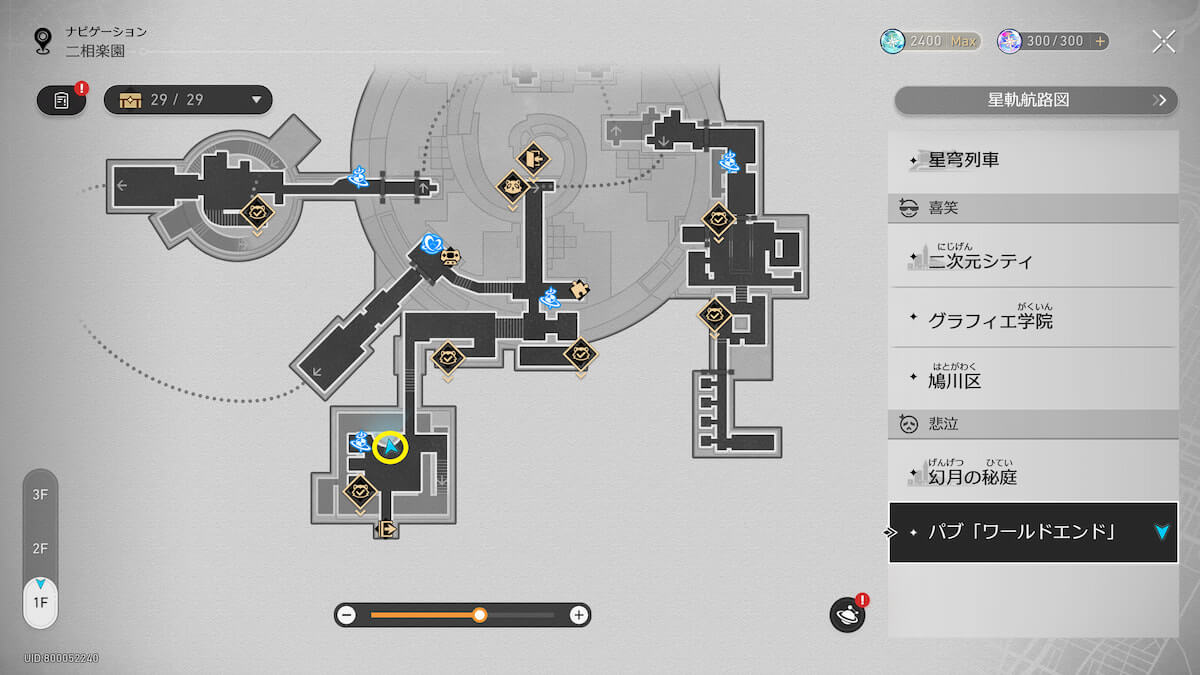The height and width of the screenshot is (675, 1200).
Task: Zoom in with the plus button
Action: (578, 615)
